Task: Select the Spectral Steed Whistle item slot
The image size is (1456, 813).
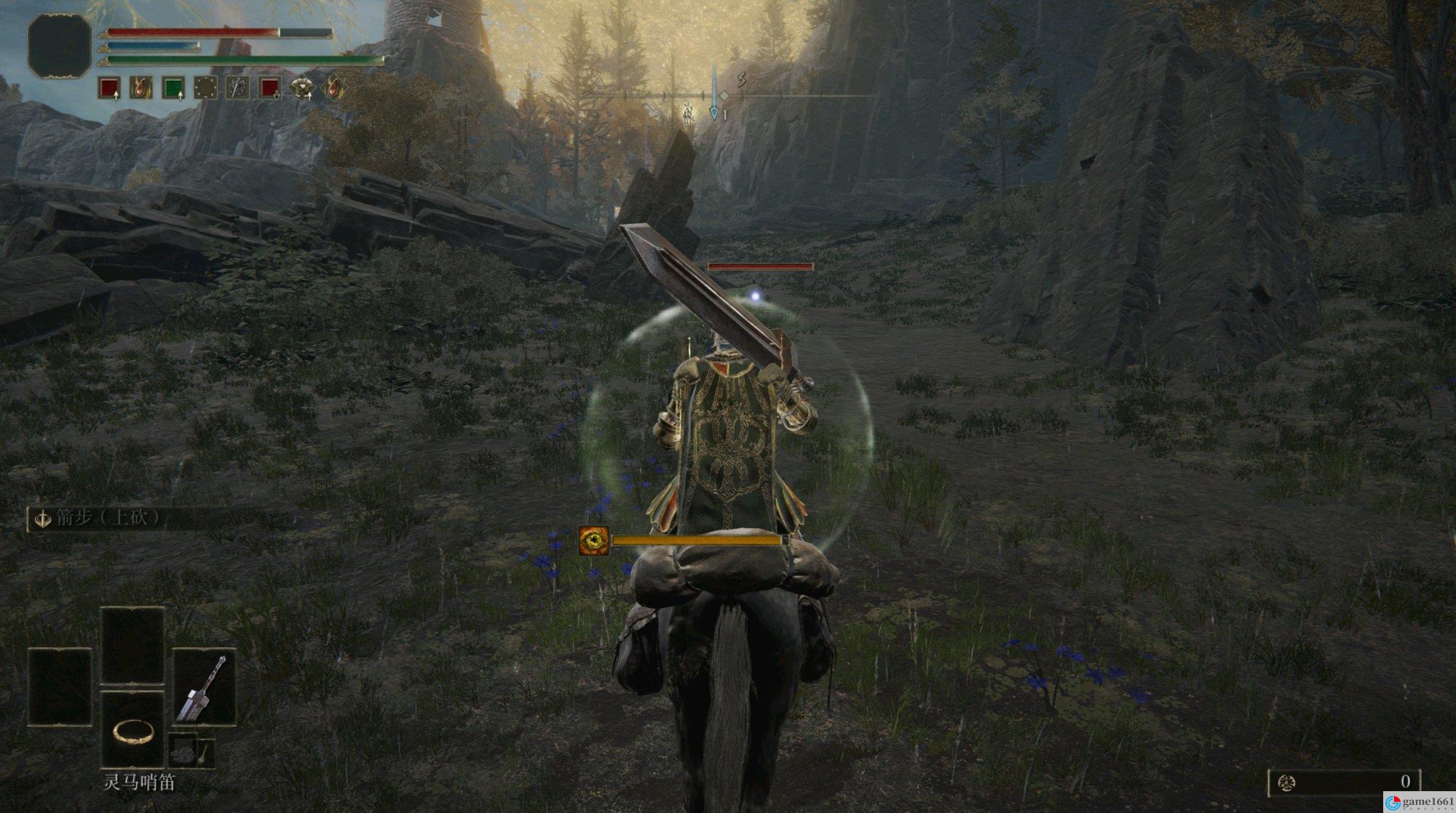Action: pyautogui.click(x=132, y=730)
